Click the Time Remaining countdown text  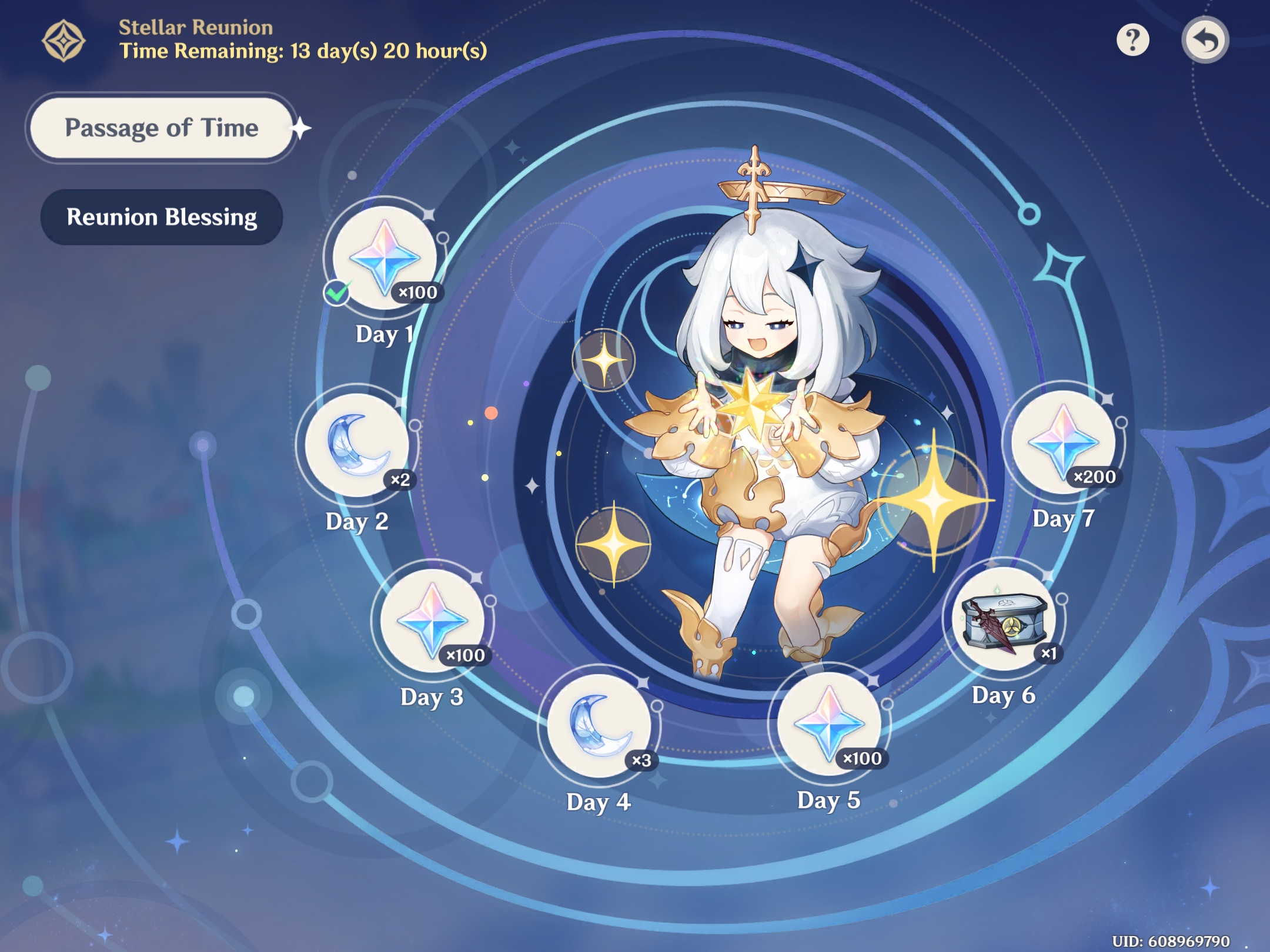[x=302, y=53]
